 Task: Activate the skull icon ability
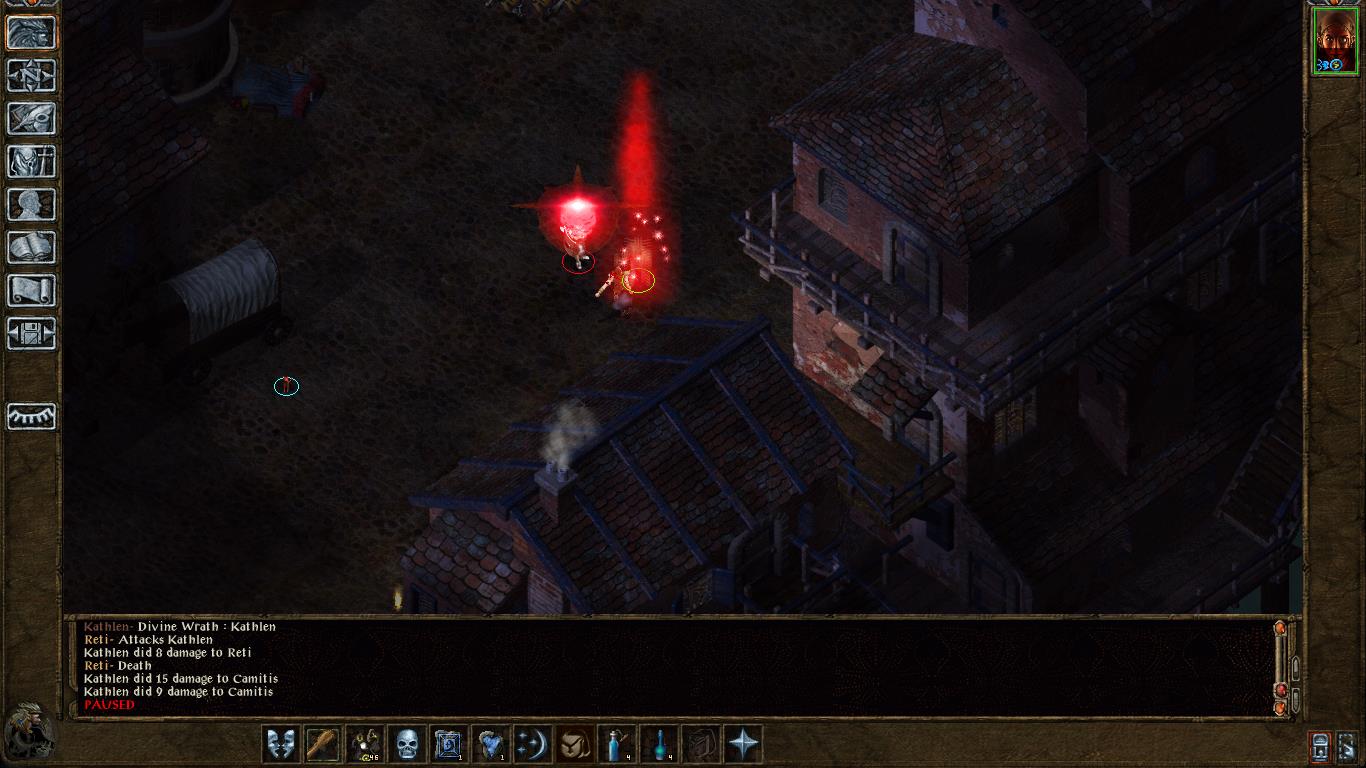[x=407, y=744]
